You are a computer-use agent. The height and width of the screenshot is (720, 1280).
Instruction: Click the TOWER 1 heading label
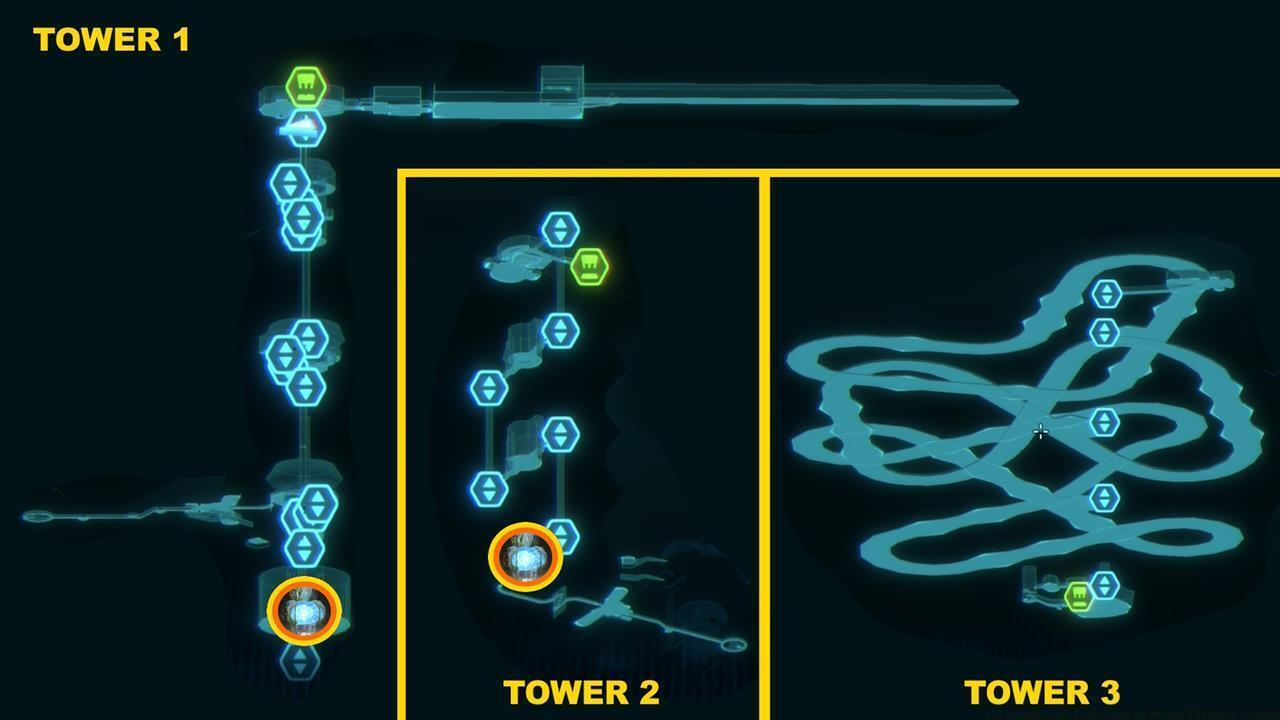tap(110, 40)
